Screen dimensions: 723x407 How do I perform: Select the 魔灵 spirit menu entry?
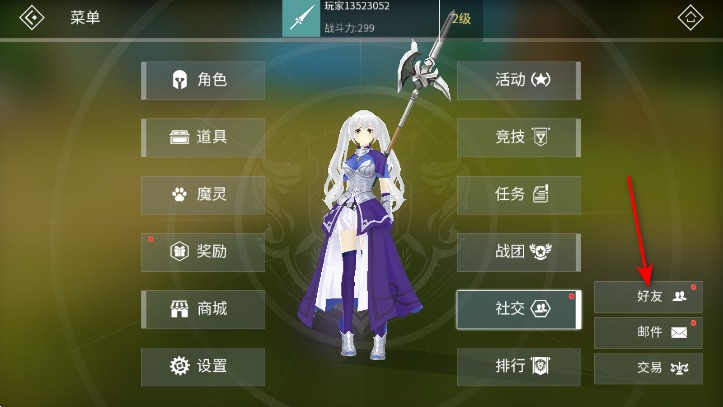coord(203,195)
